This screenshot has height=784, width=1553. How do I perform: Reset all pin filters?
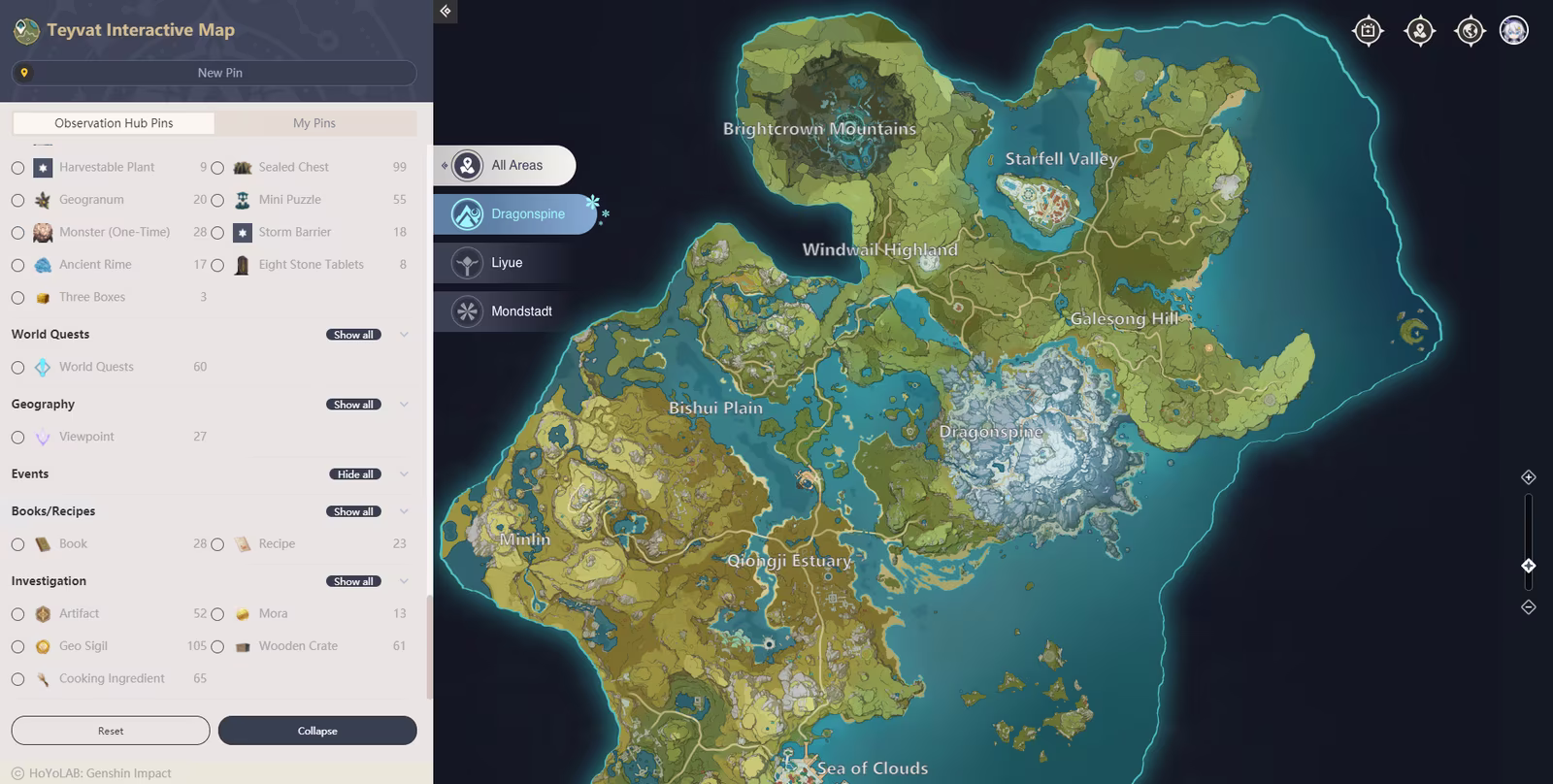coord(111,731)
